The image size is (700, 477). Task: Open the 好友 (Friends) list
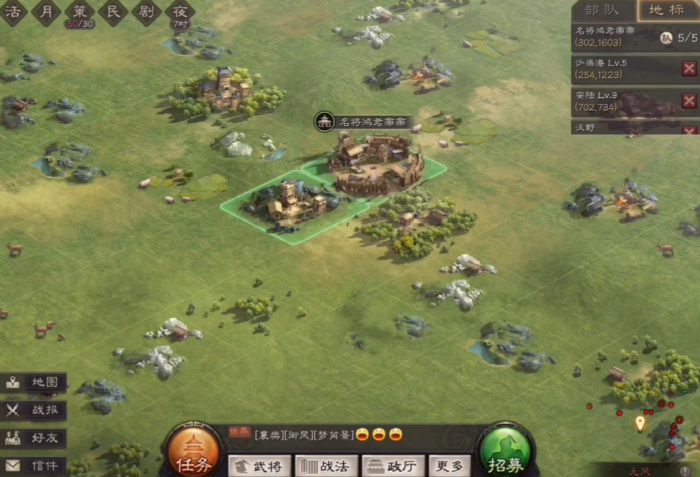[34, 438]
